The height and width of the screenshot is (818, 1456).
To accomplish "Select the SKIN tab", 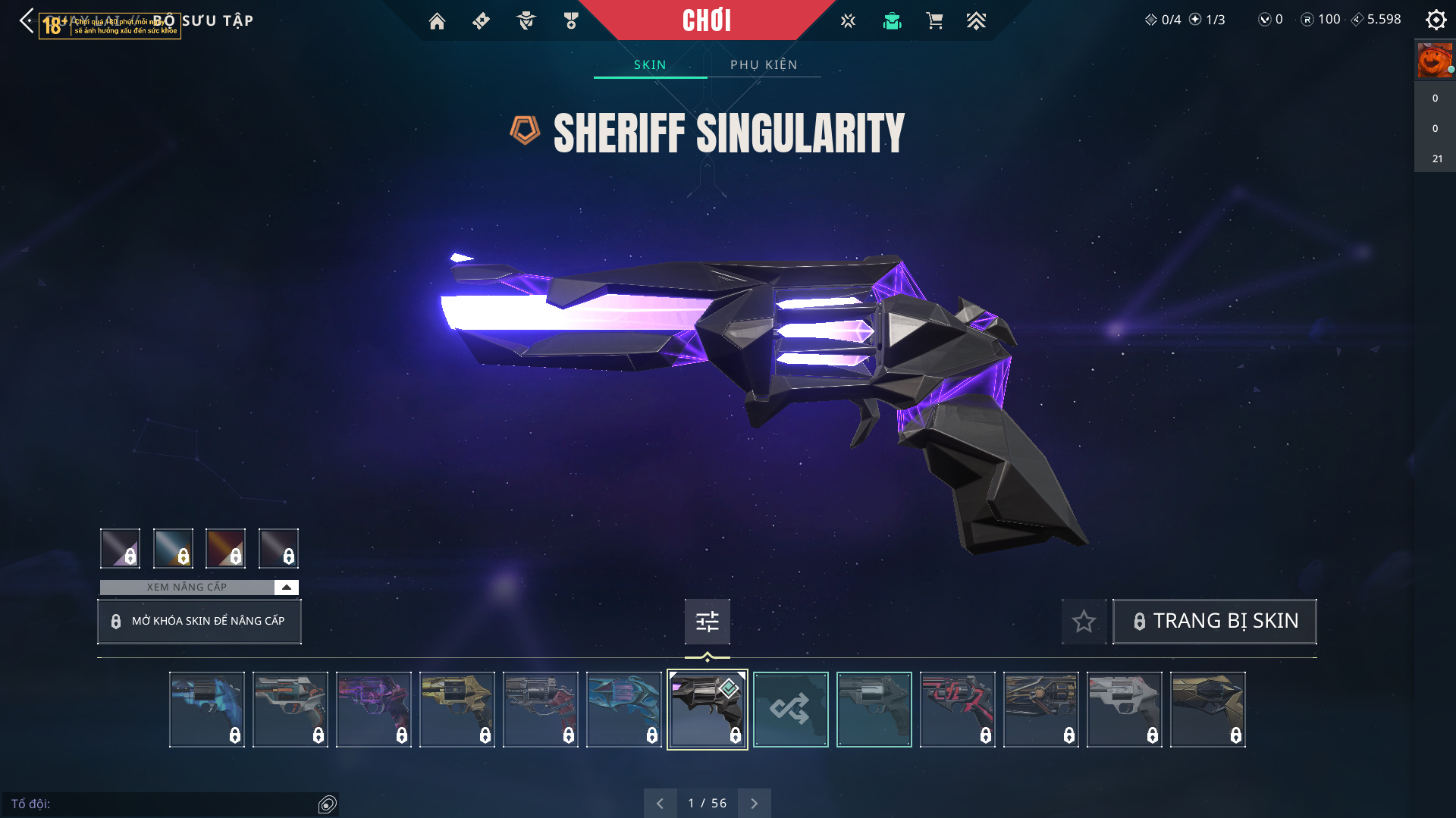I will coord(650,64).
